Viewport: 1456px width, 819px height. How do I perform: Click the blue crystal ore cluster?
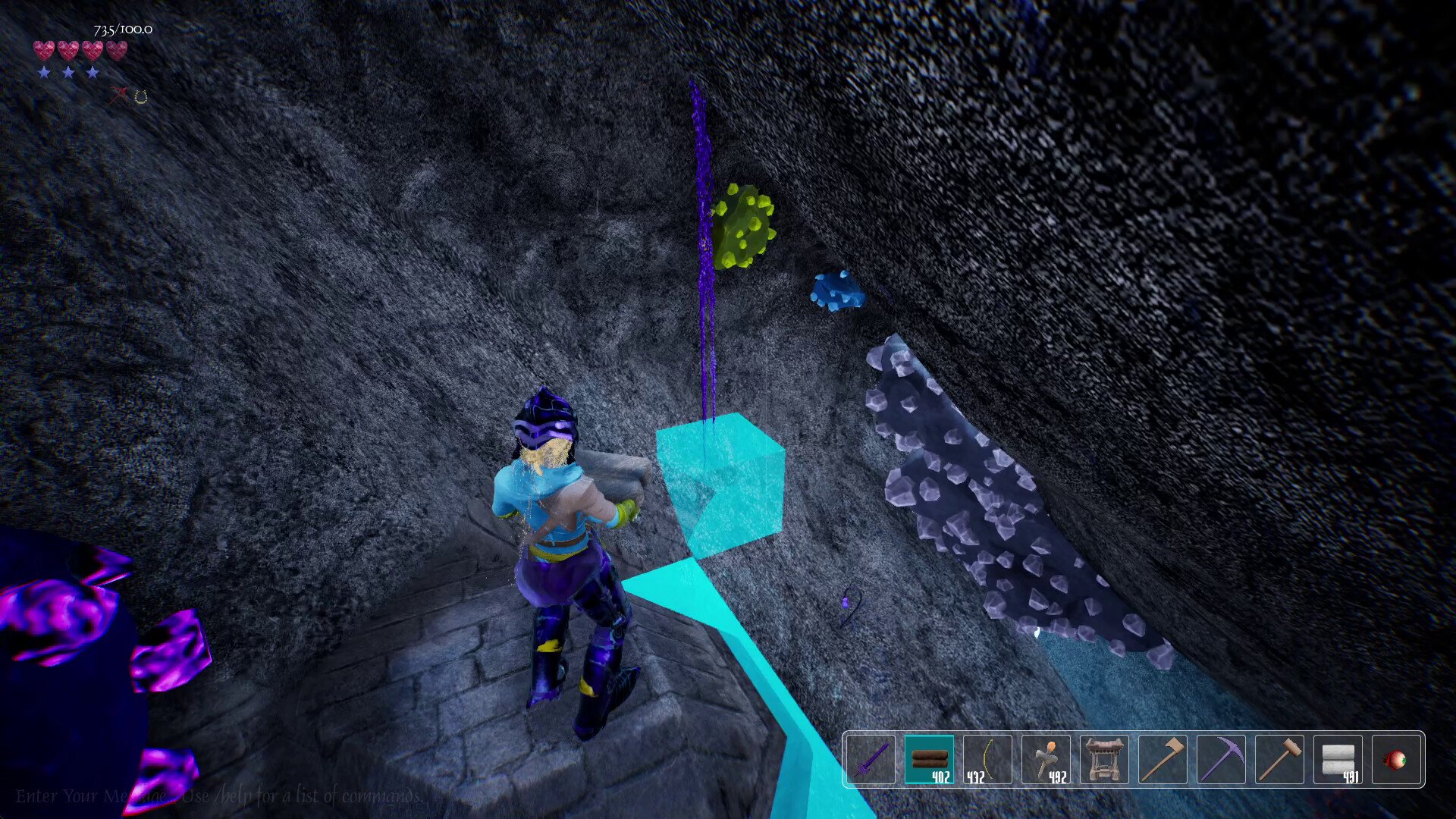(x=836, y=292)
